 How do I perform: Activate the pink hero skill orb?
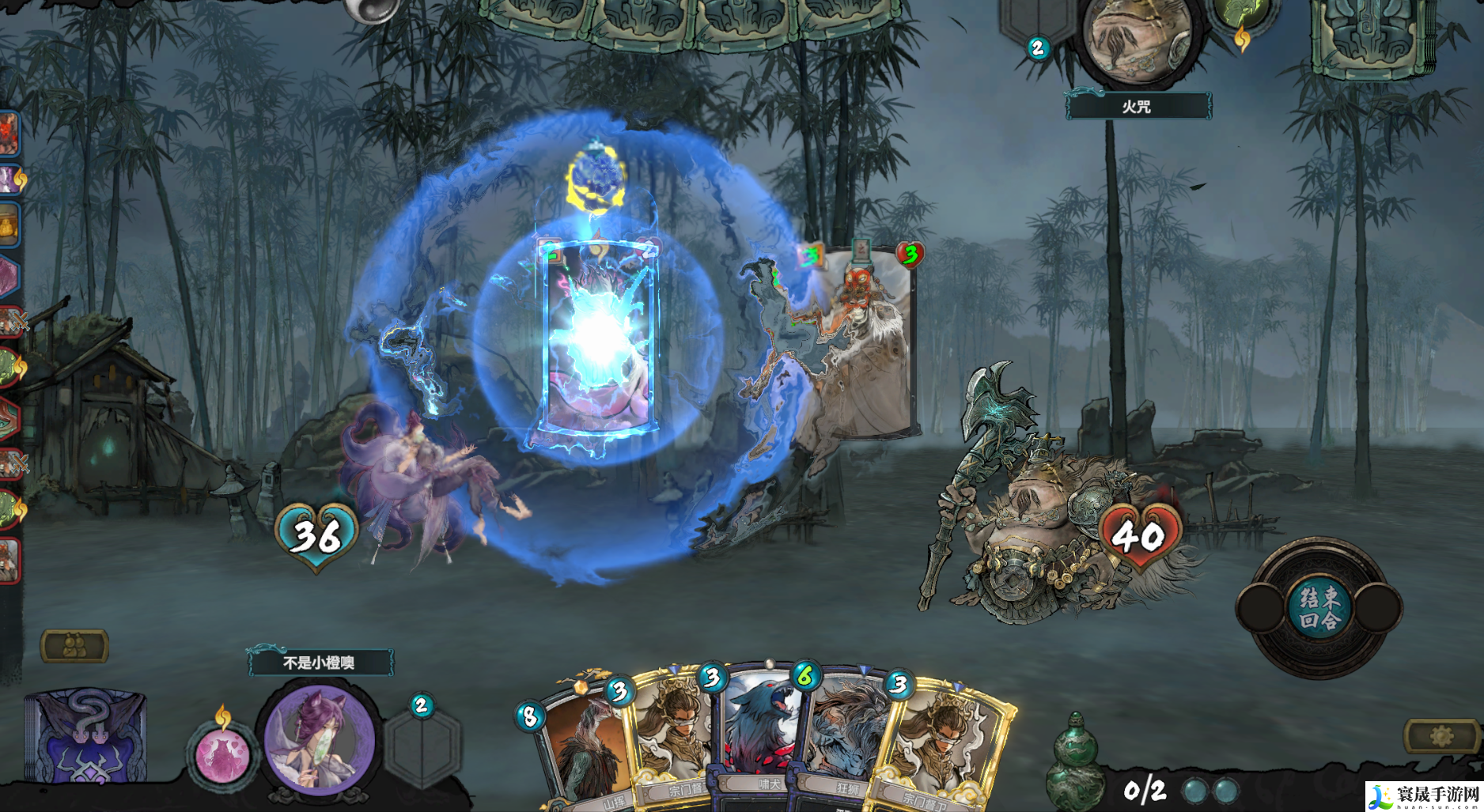click(223, 753)
